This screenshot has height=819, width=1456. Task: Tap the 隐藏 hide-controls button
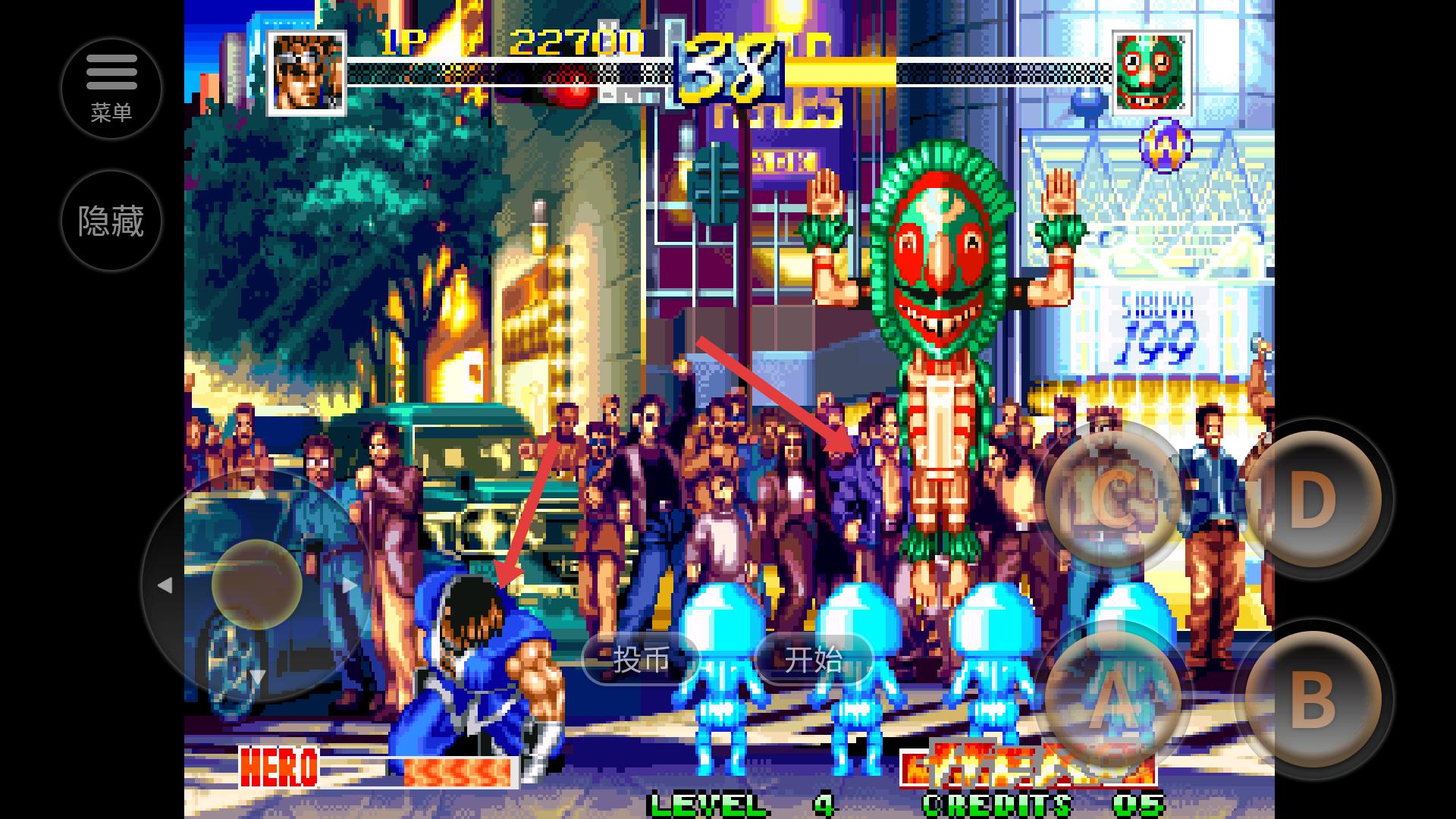111,221
